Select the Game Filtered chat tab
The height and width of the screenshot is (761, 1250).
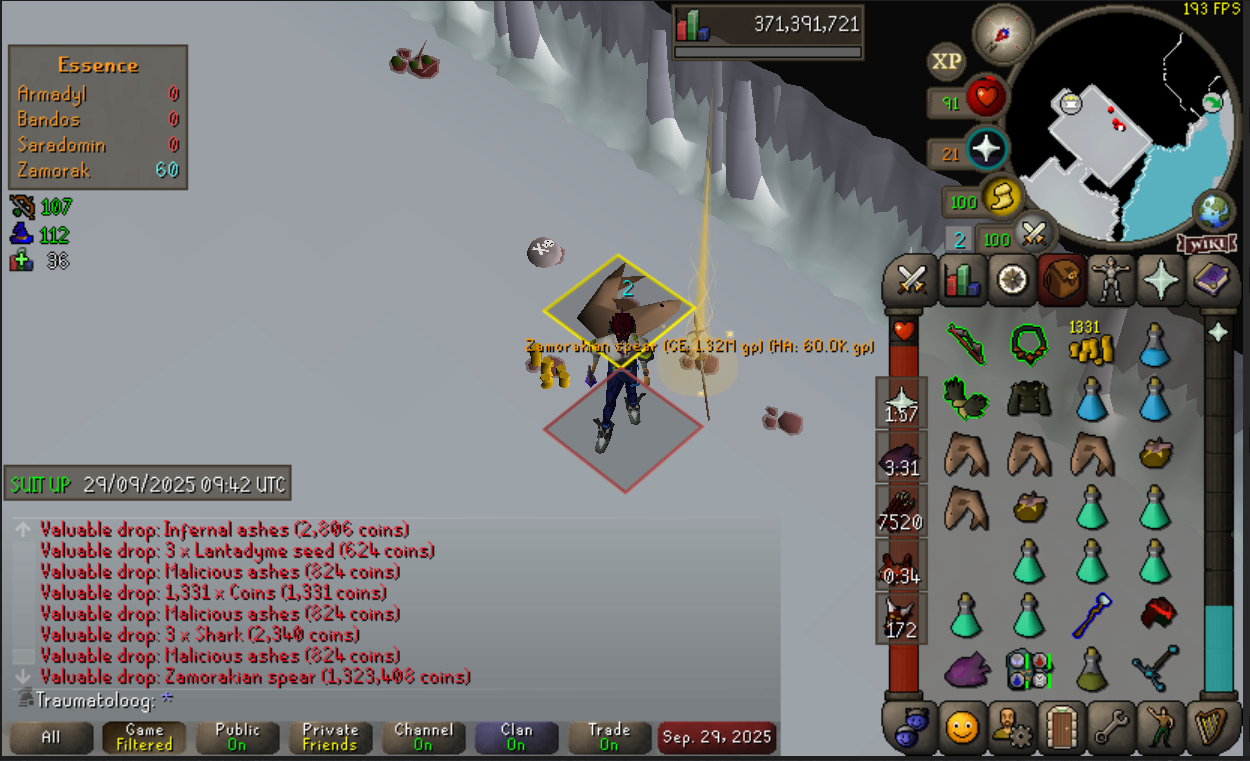tap(144, 738)
